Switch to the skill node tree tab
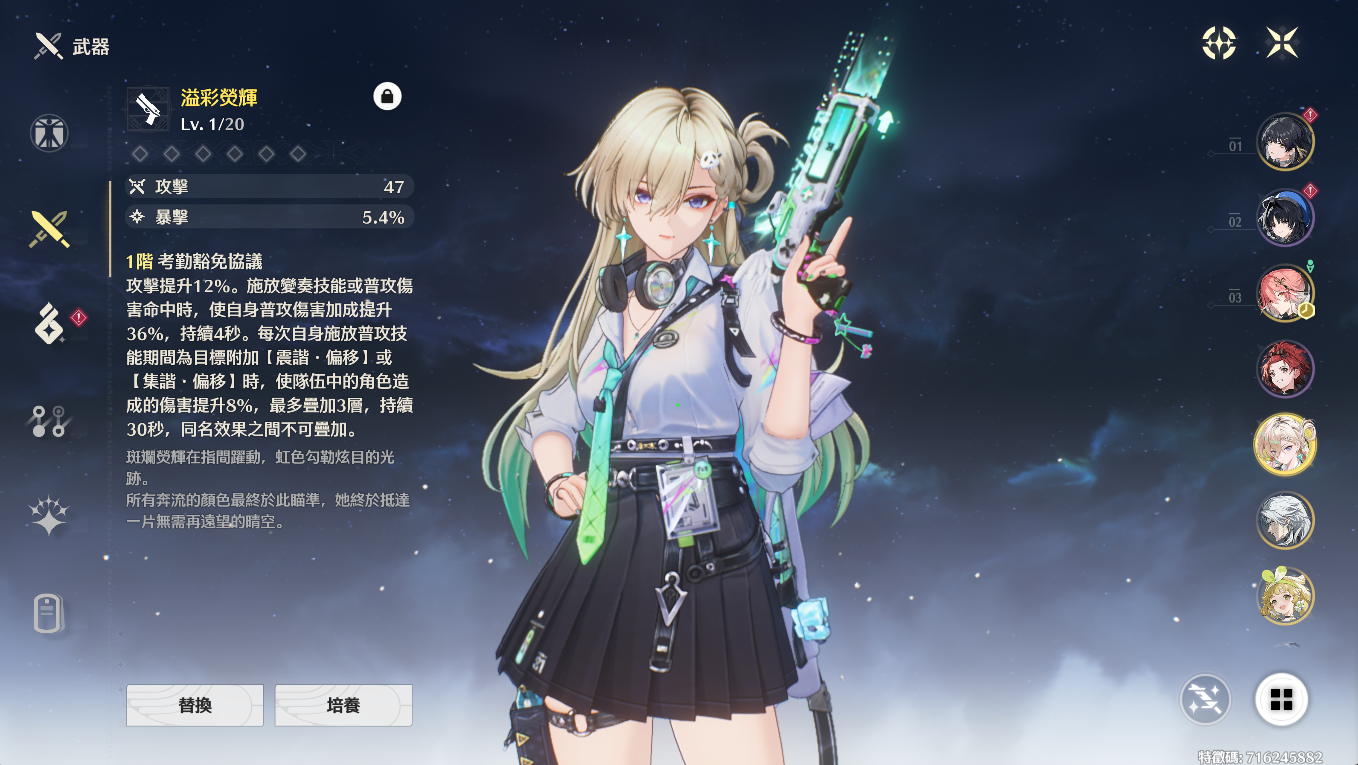Viewport: 1358px width, 765px height. click(48, 421)
